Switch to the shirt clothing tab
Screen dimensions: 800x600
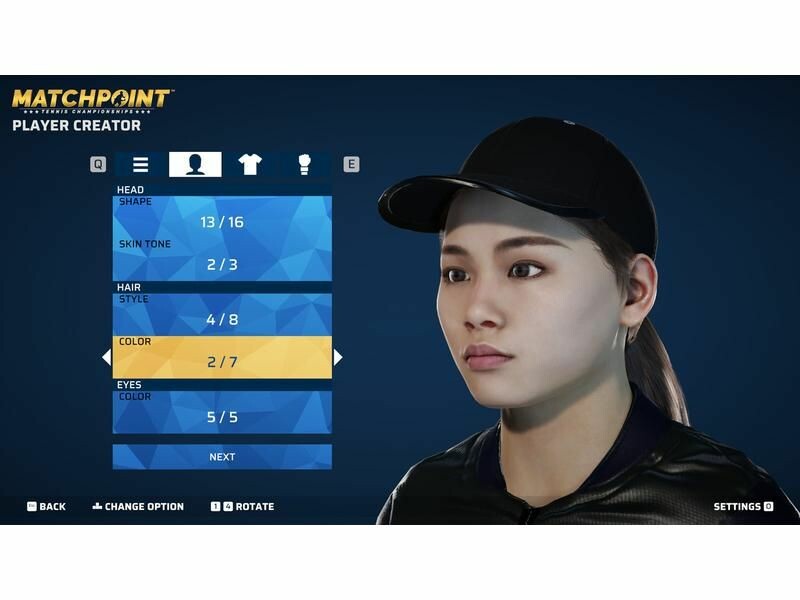click(x=249, y=165)
